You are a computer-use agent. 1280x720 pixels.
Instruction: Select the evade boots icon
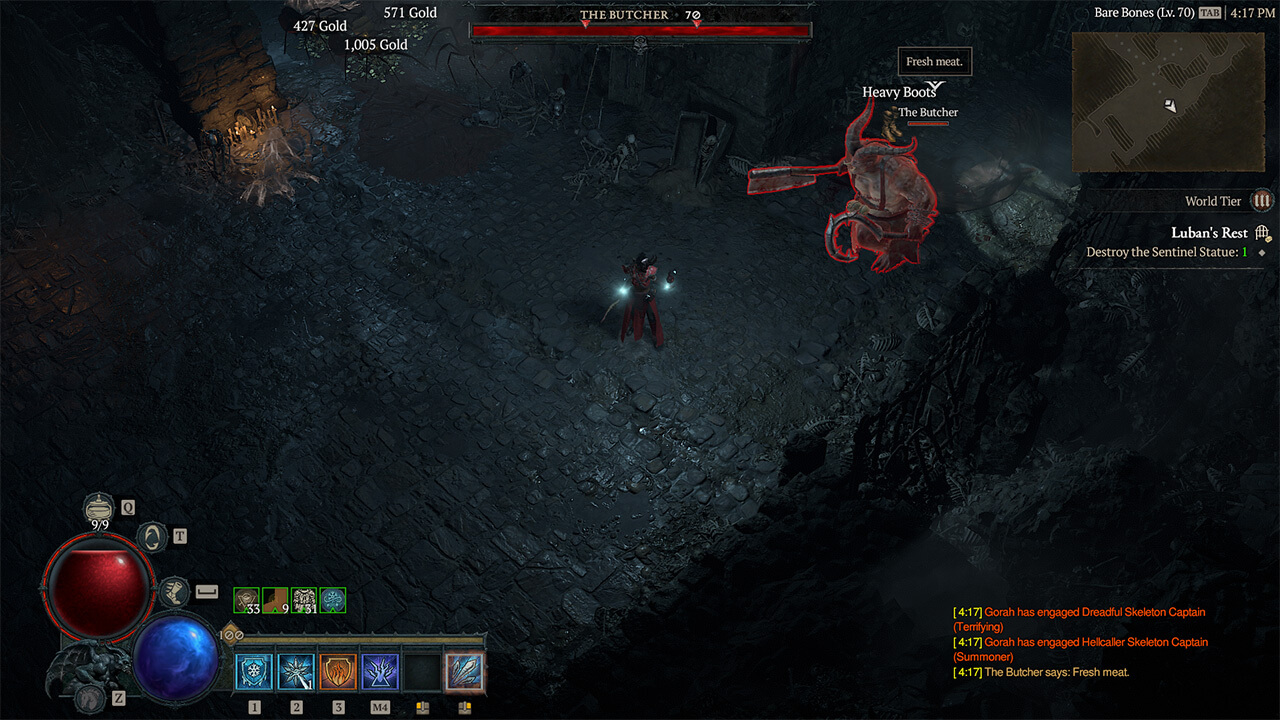(175, 590)
